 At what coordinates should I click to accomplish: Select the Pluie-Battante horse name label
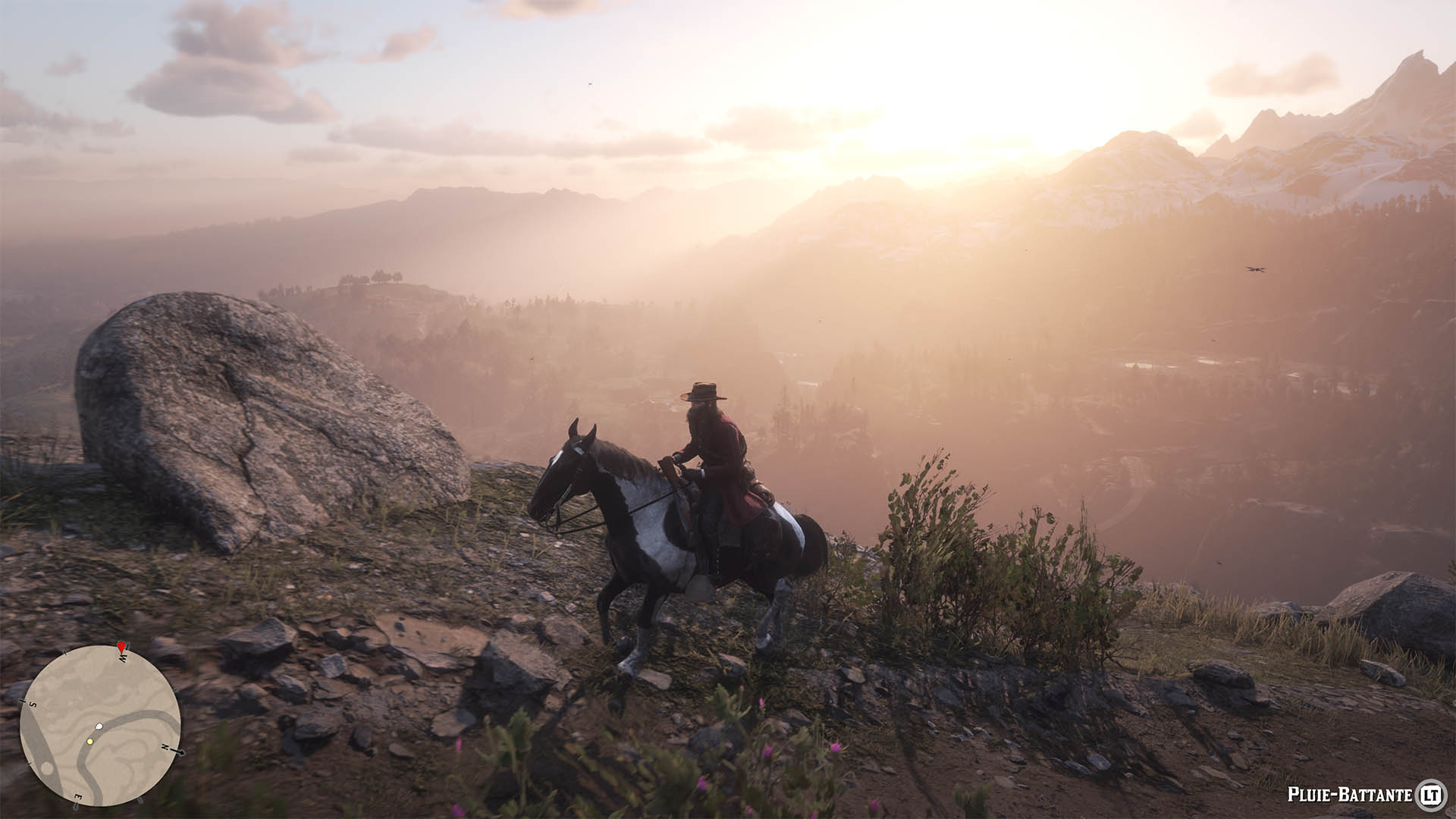pyautogui.click(x=1351, y=795)
